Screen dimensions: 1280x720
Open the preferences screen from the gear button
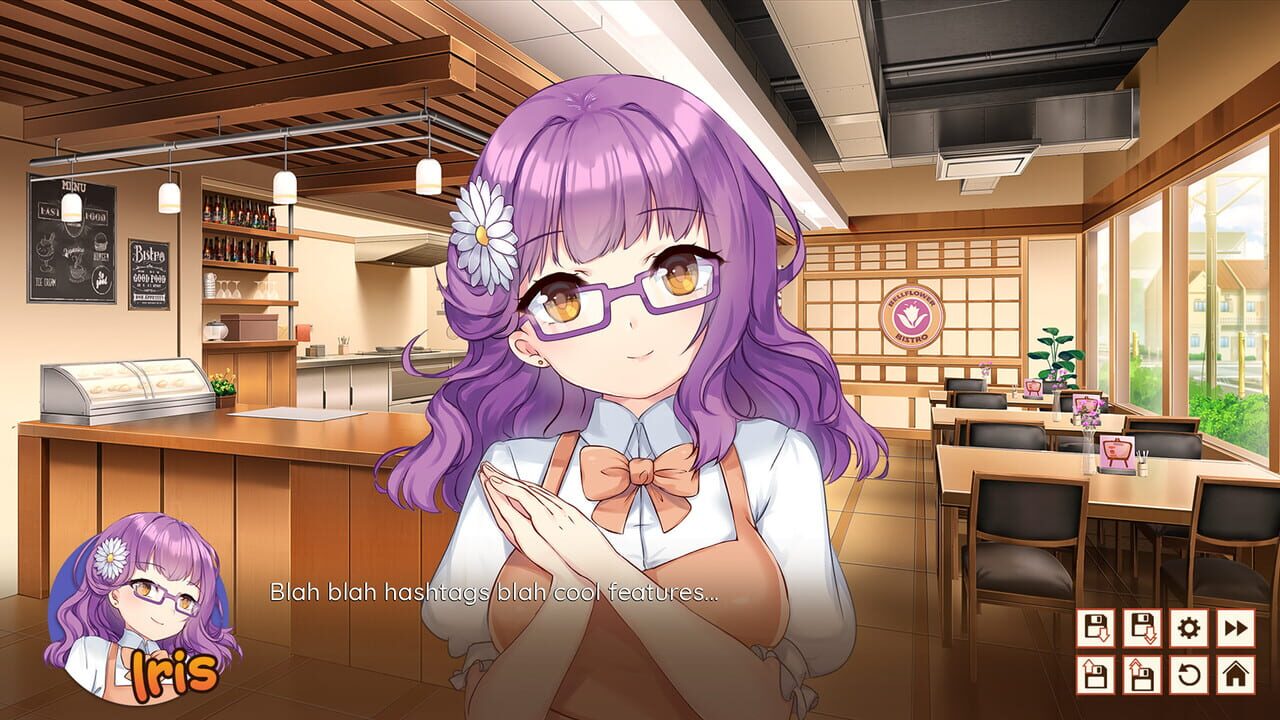pyautogui.click(x=1187, y=628)
